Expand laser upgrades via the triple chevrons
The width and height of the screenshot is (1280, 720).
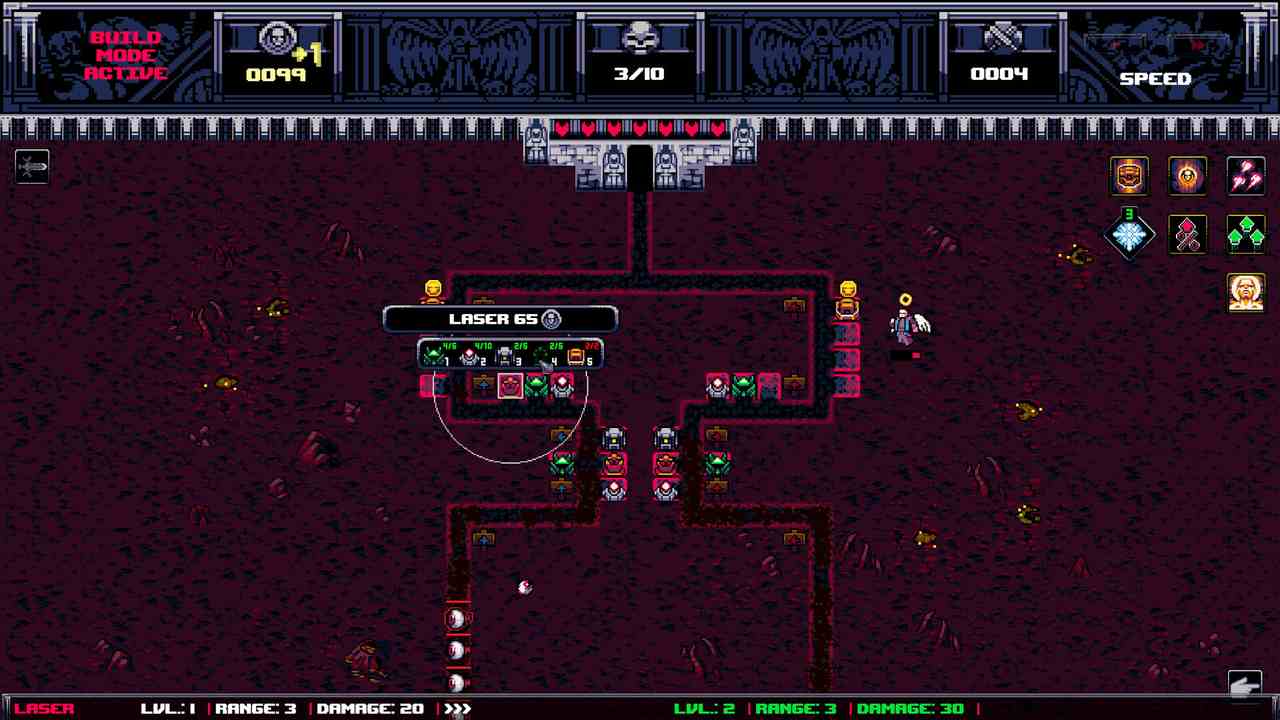(459, 708)
